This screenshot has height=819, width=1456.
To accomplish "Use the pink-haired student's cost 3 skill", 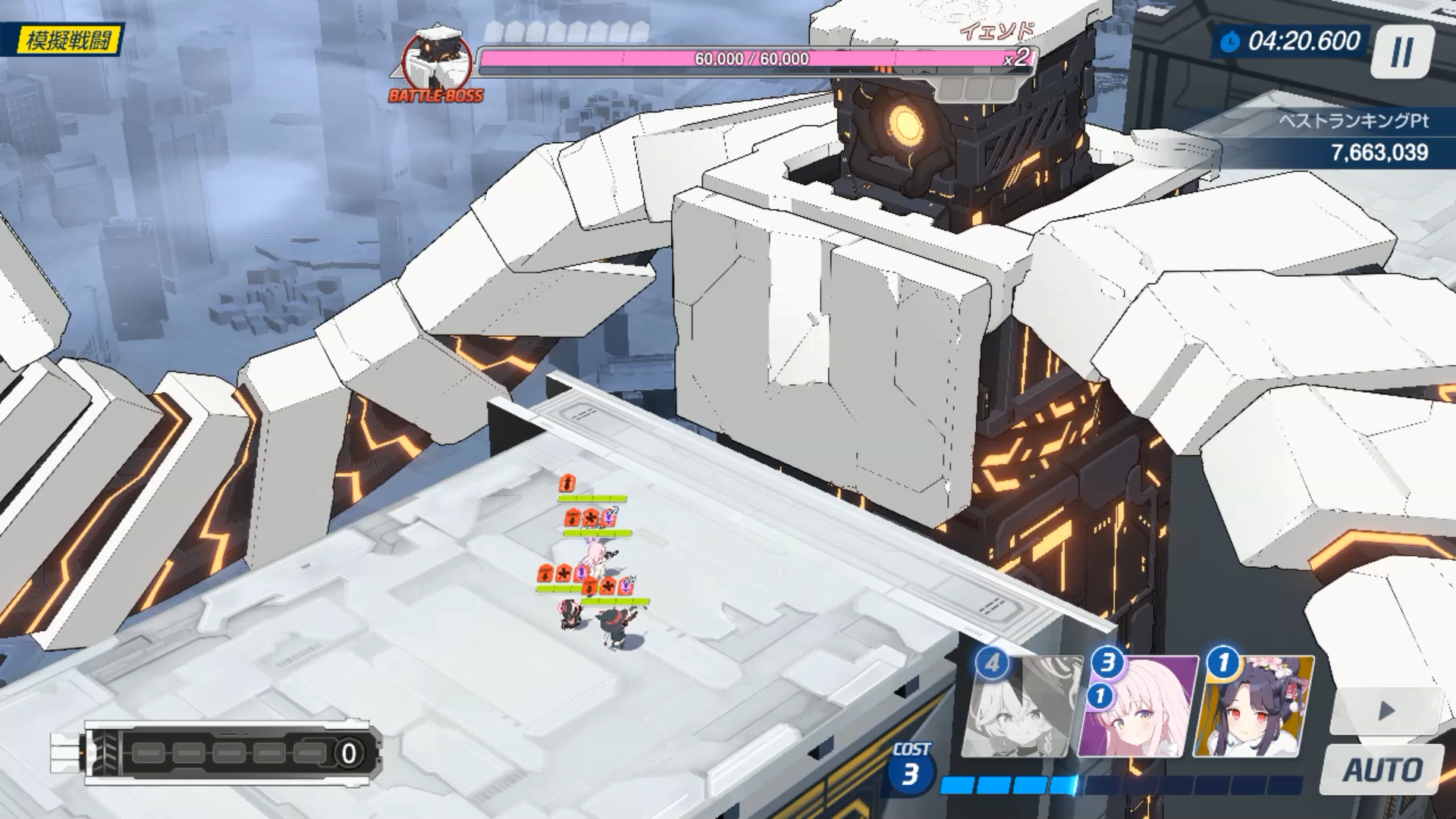I will 1137,708.
